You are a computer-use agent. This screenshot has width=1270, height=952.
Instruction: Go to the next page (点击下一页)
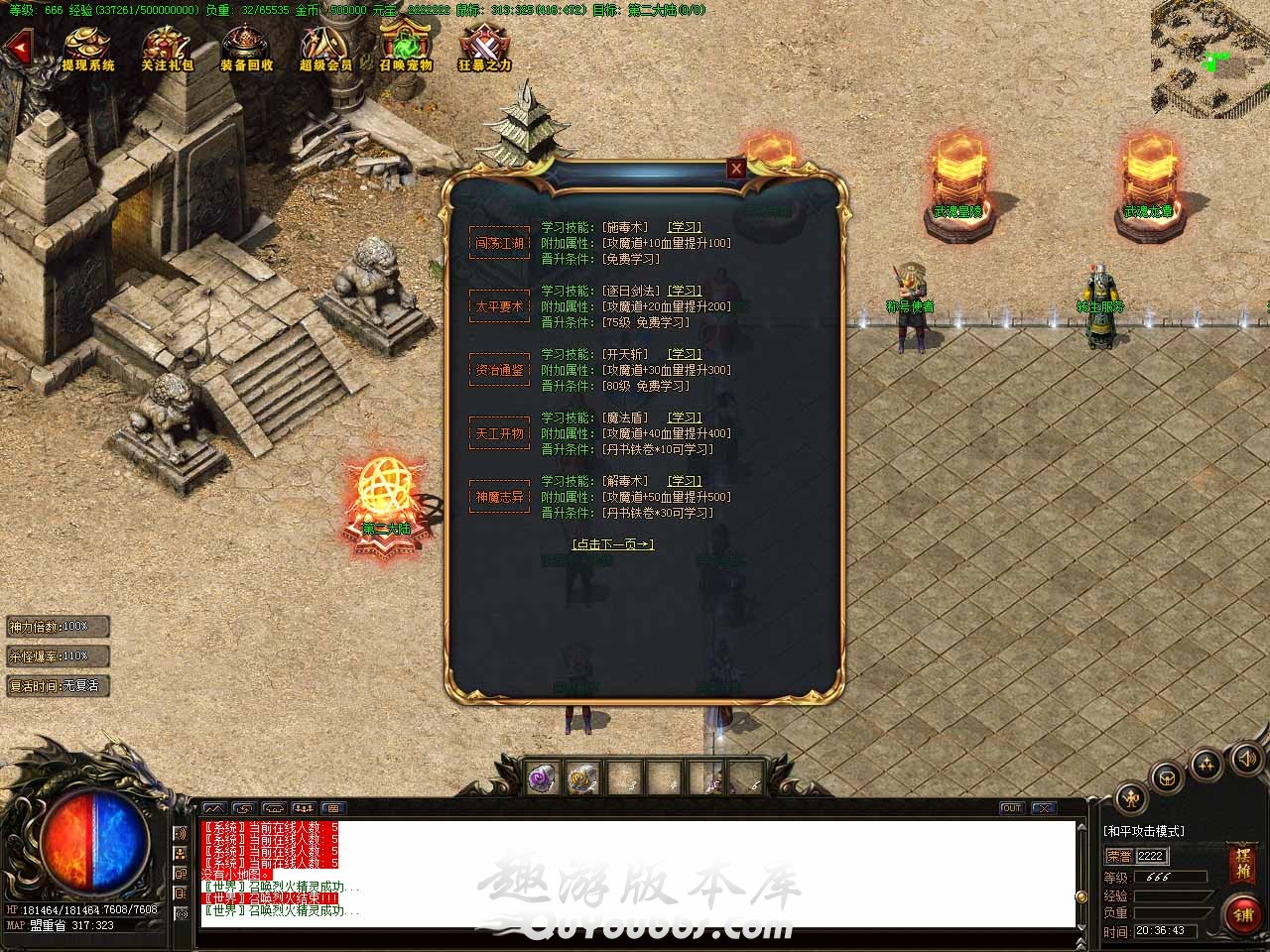point(613,544)
